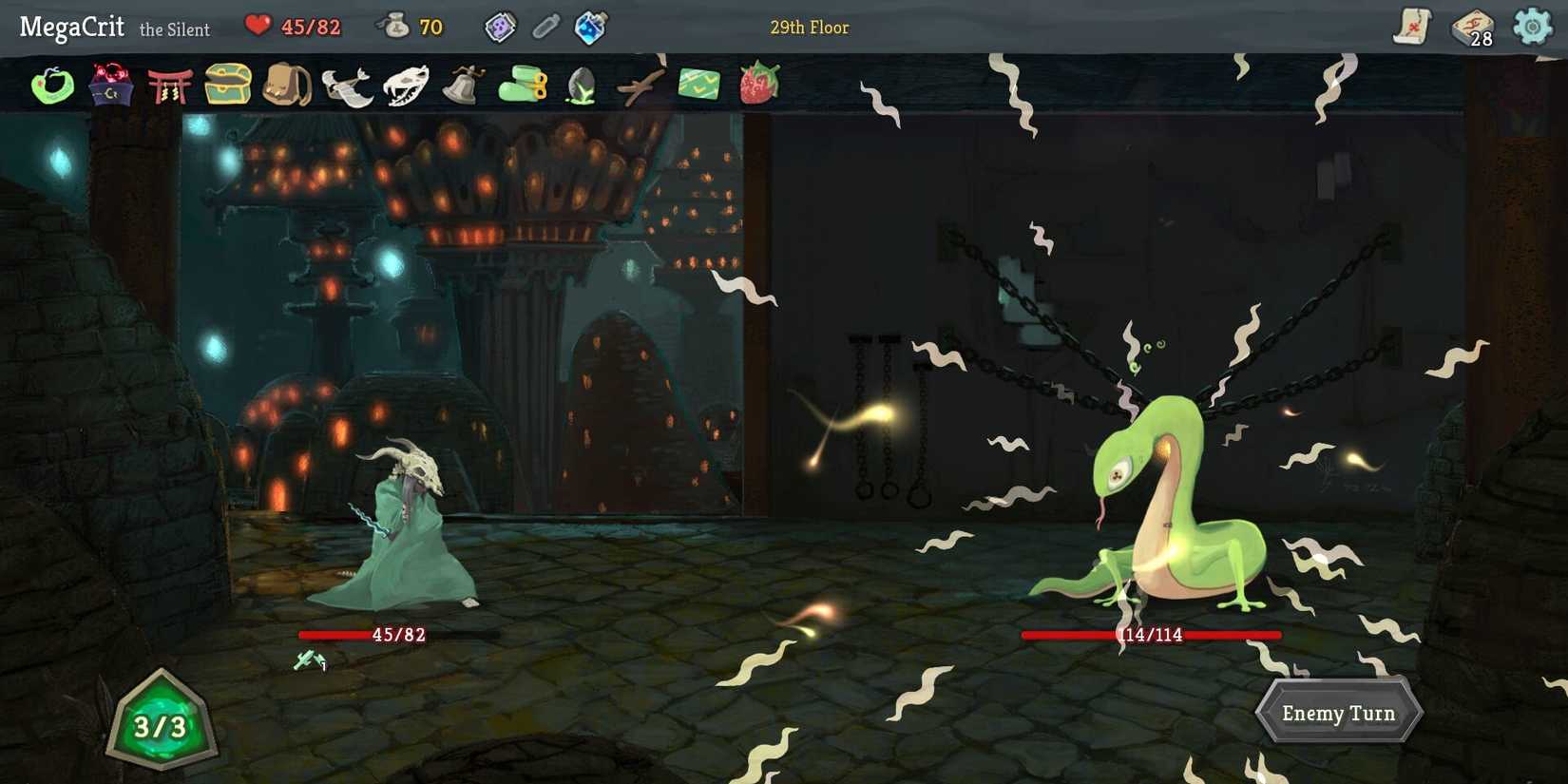Click the blue potion in the potion belt
The image size is (1568, 784).
click(589, 27)
